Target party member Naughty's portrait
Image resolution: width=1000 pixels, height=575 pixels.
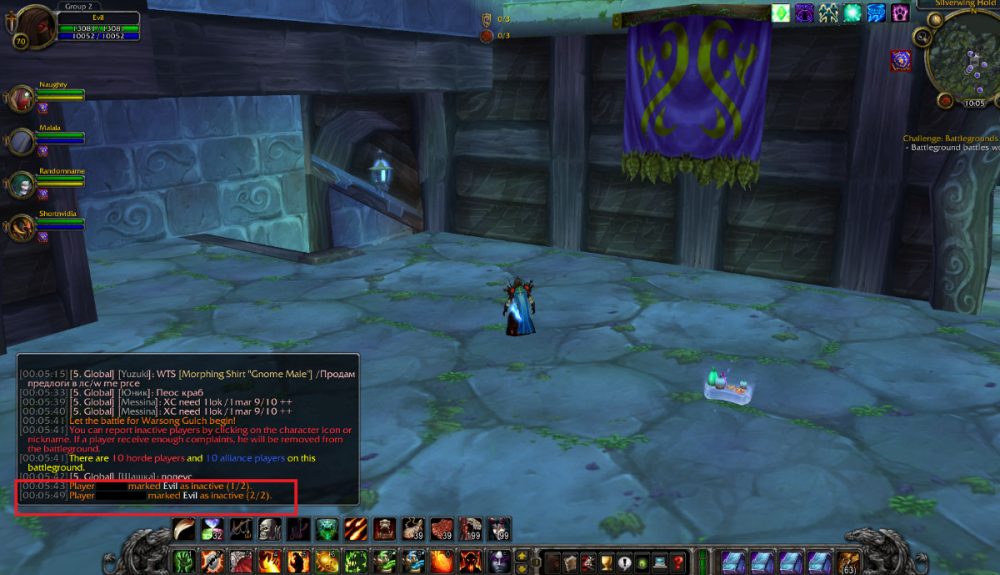(22, 98)
